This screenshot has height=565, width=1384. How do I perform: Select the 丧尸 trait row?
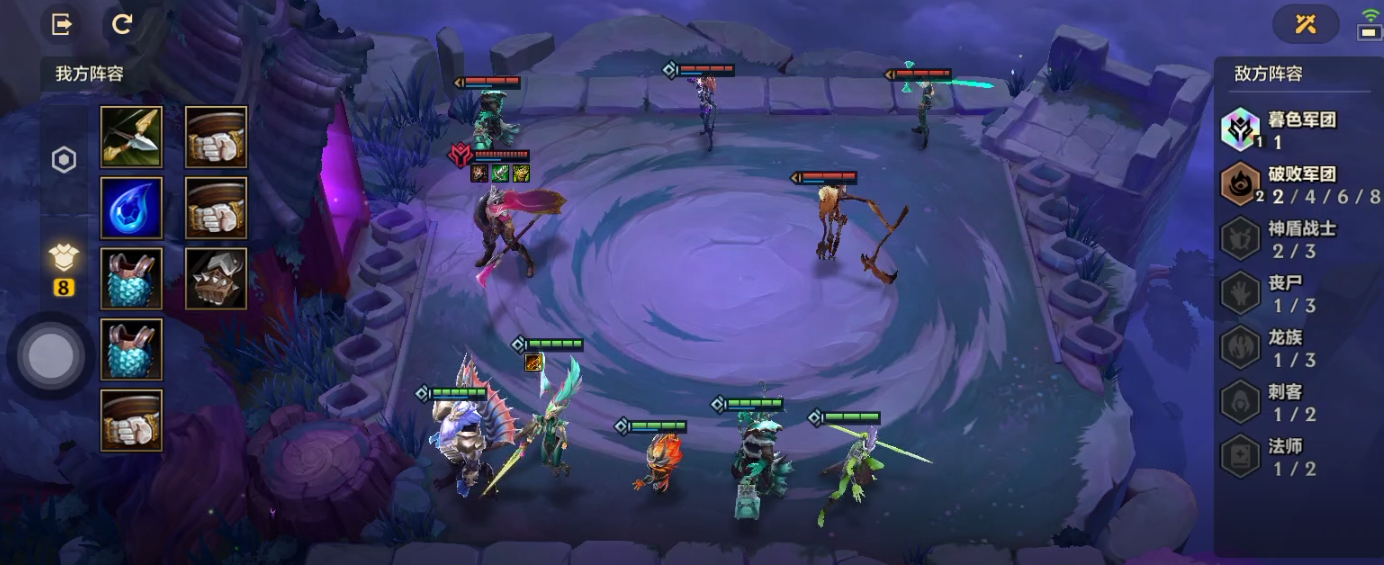click(x=1280, y=294)
